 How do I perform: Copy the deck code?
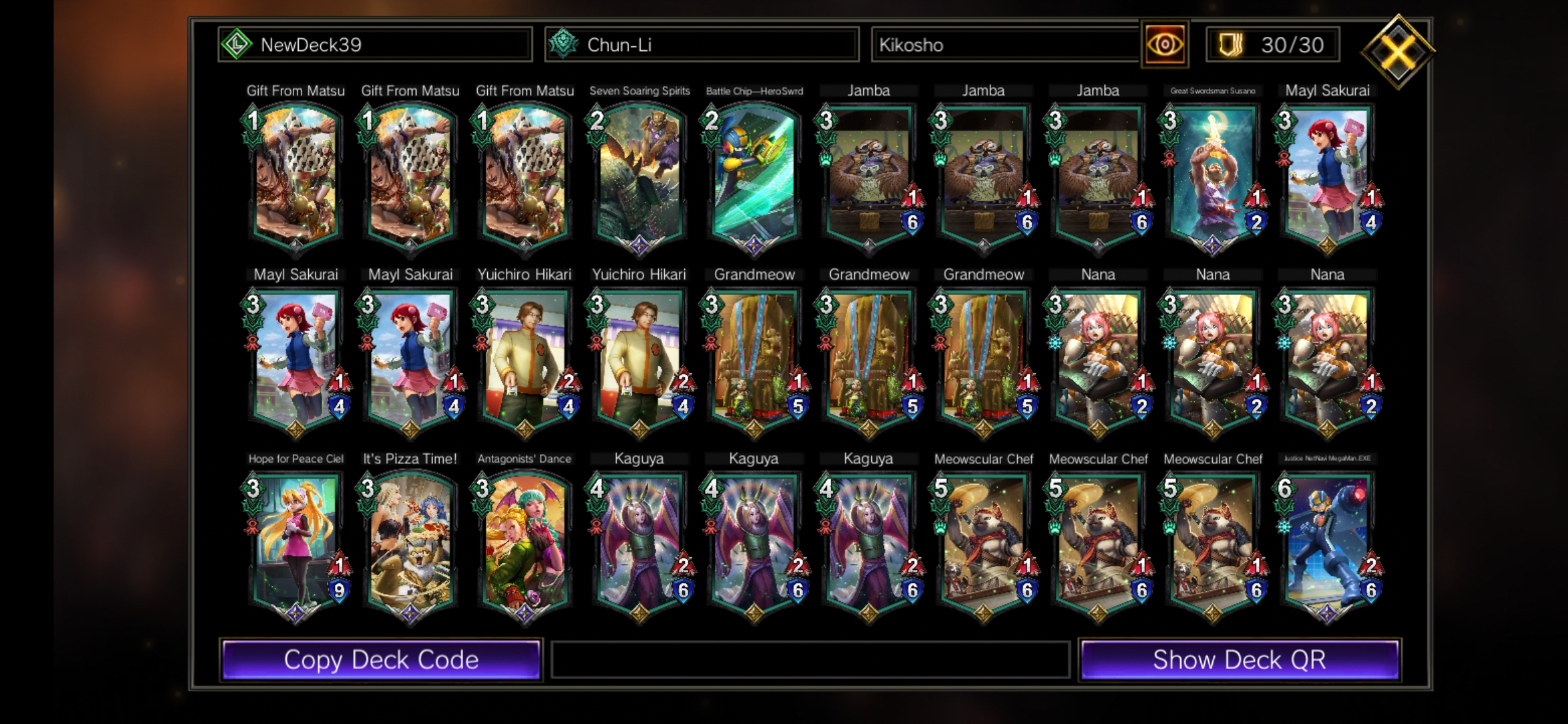point(381,660)
